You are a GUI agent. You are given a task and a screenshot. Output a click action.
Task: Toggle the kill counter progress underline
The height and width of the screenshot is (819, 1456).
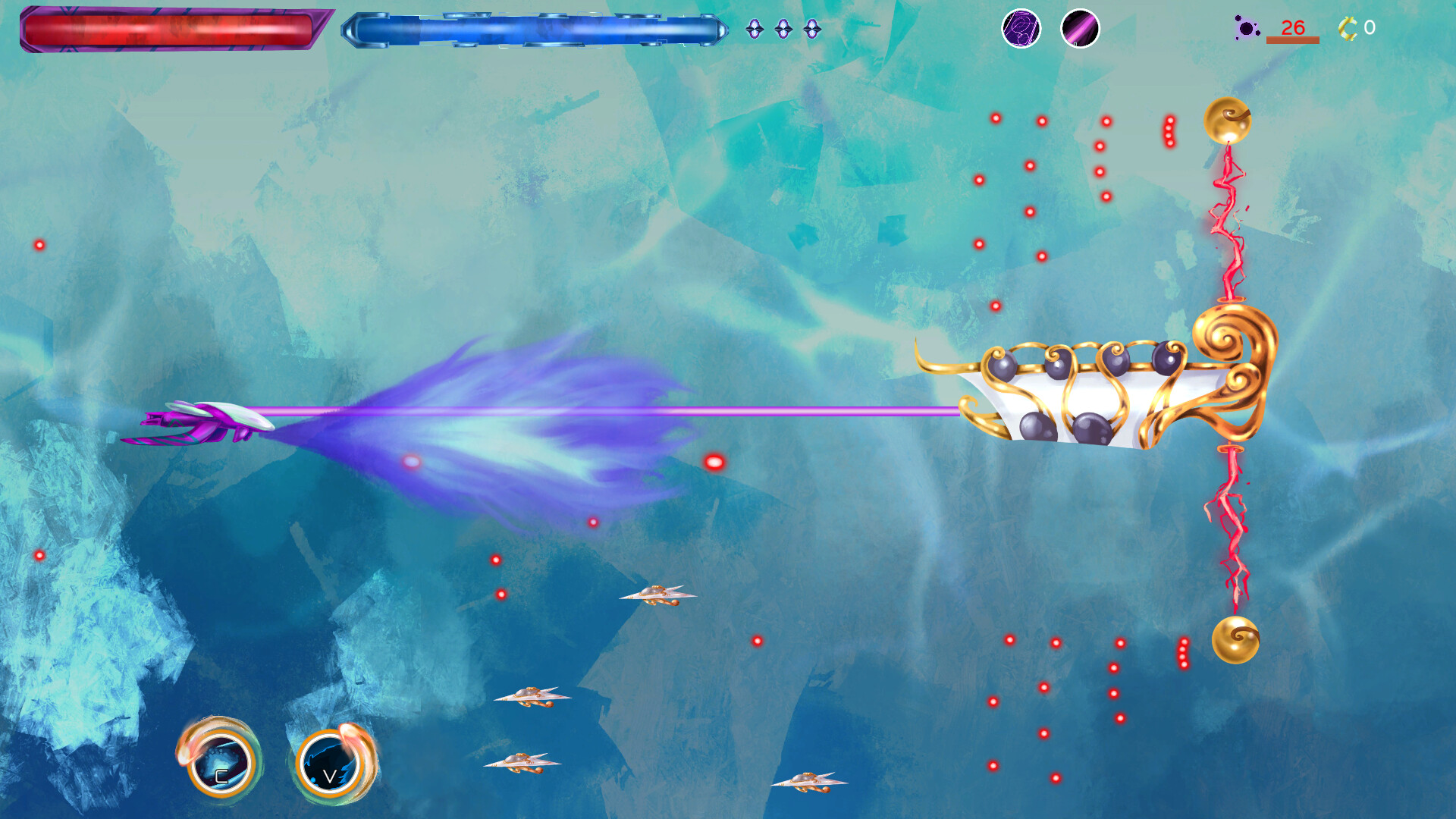(x=1291, y=39)
